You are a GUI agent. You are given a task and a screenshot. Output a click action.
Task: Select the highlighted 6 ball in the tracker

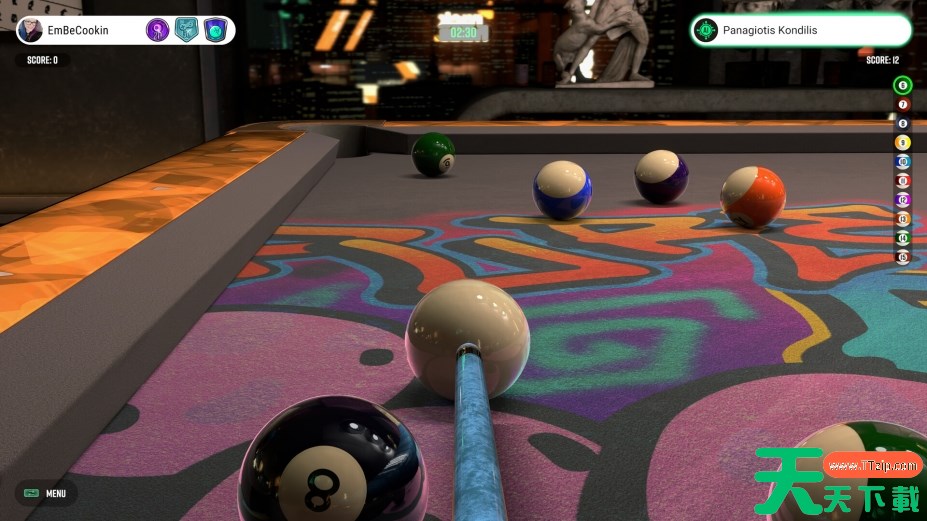pyautogui.click(x=902, y=85)
